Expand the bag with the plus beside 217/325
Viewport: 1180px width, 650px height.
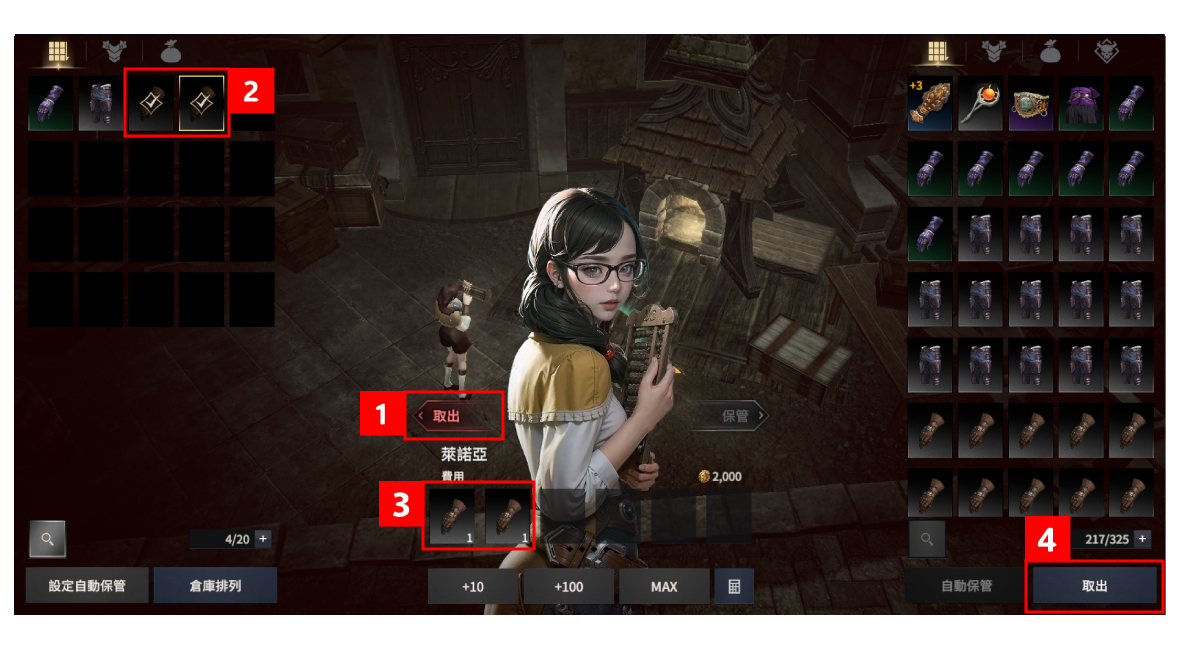coord(1142,539)
